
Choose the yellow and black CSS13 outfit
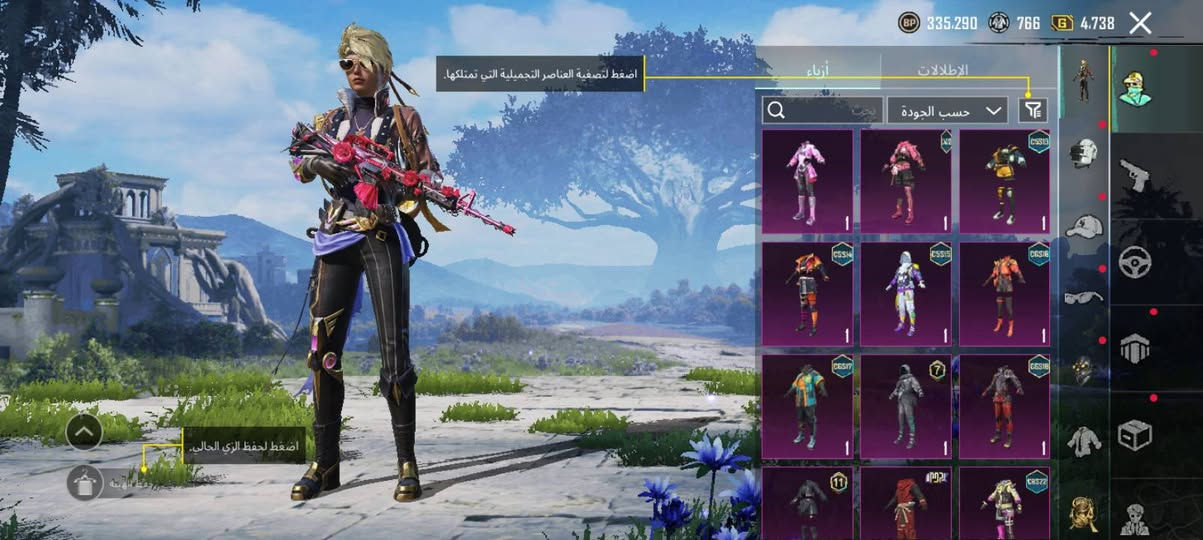pos(1004,181)
